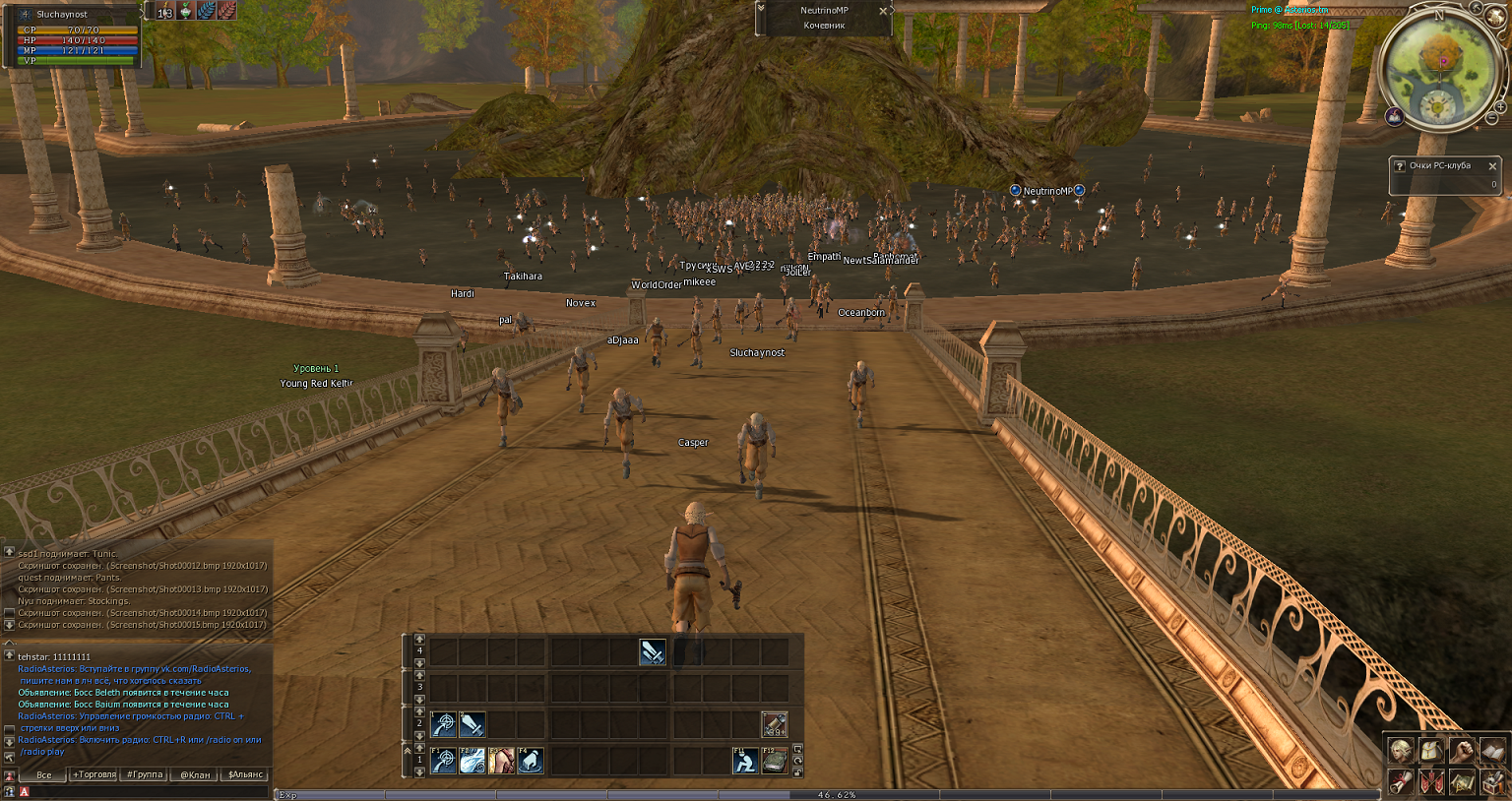Use the F4 pick-up hand action
The image size is (1512, 801).
[x=531, y=760]
